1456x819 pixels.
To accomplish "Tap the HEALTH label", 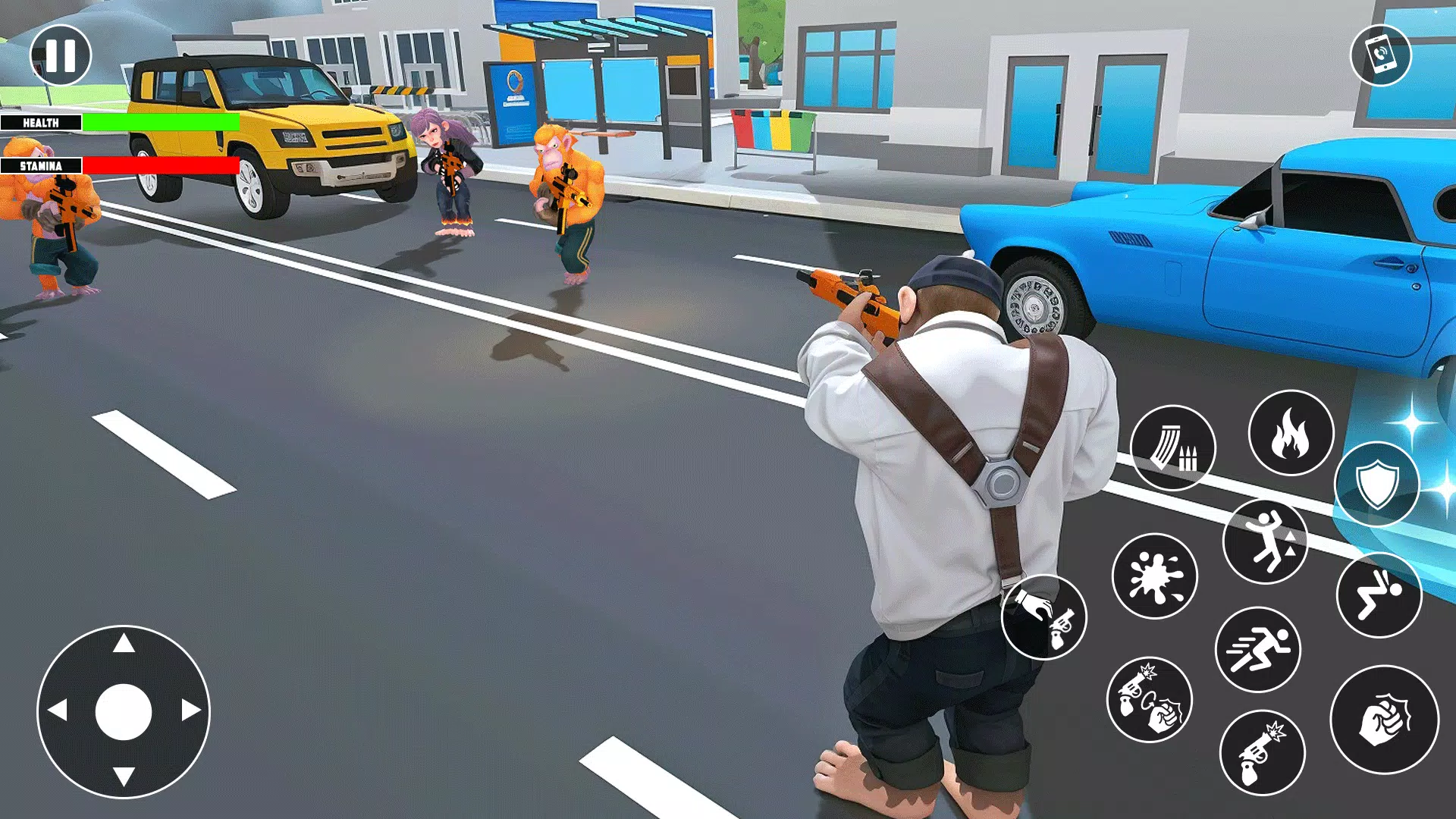I will coord(42,121).
